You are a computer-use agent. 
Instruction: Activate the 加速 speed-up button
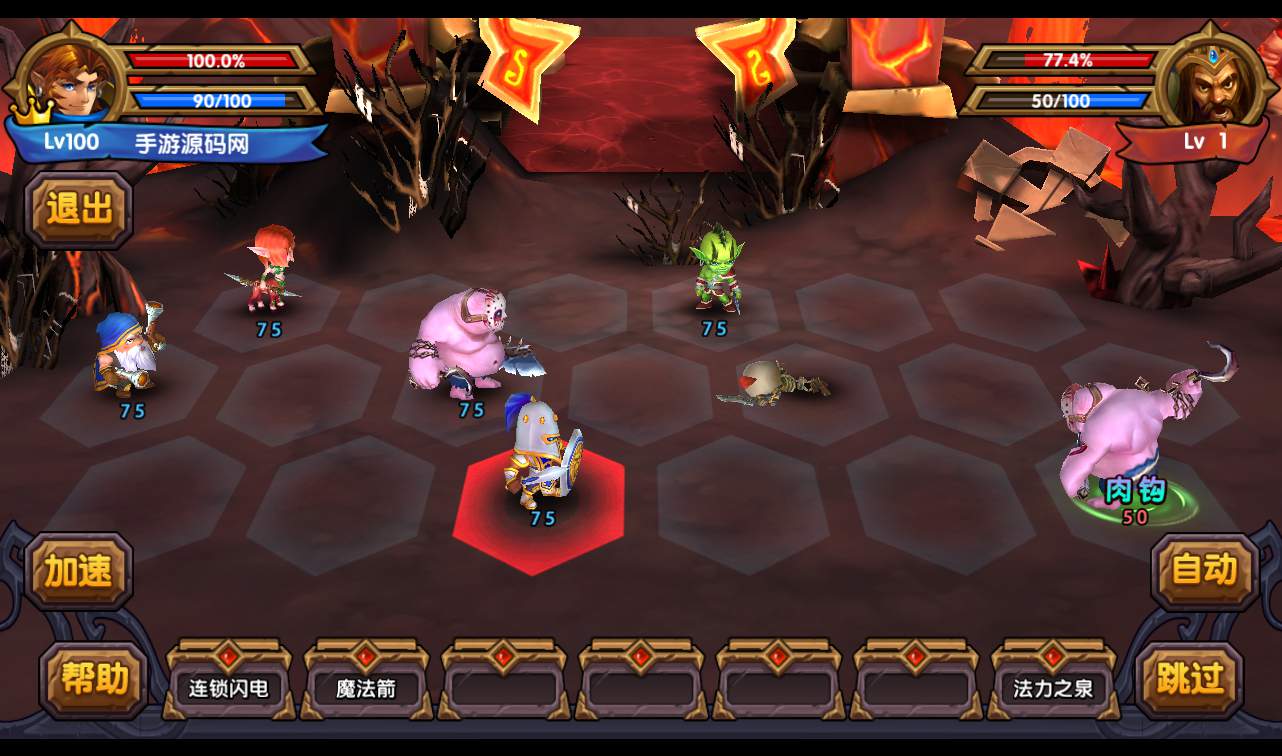tap(79, 571)
